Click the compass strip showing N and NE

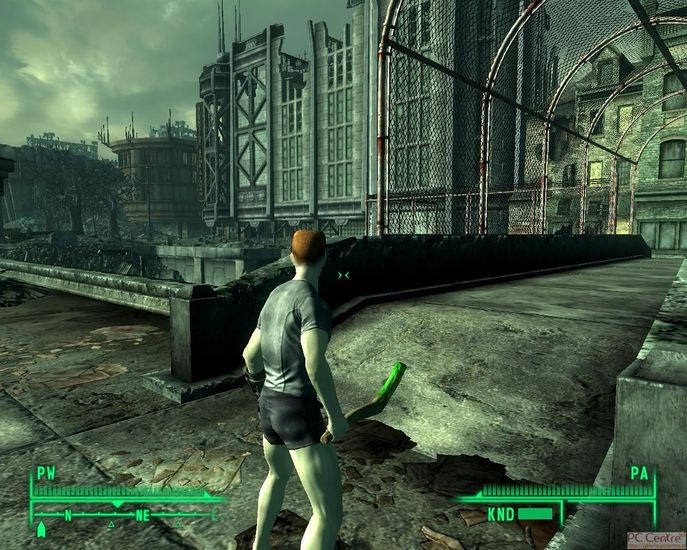125,515
